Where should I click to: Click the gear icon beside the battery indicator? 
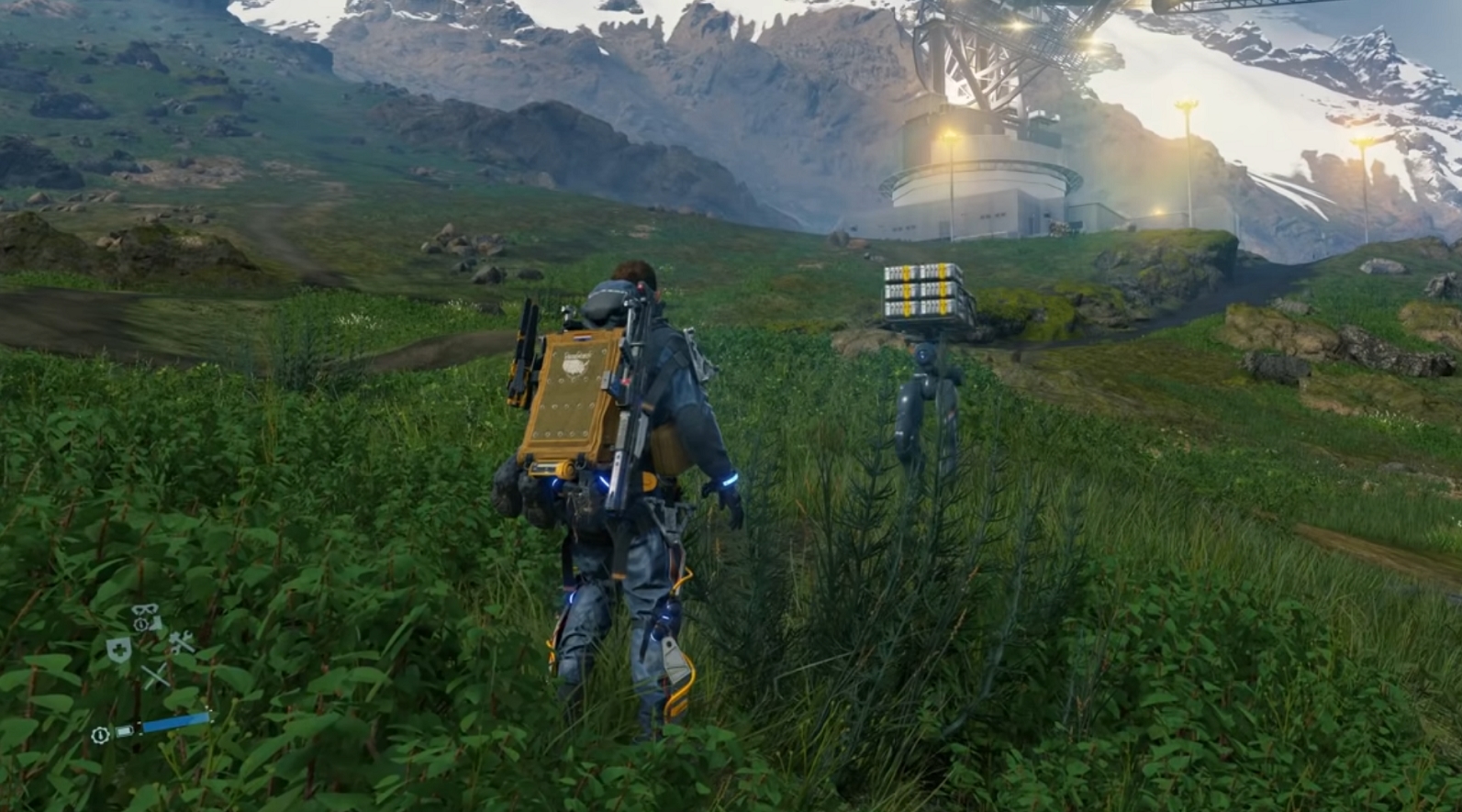click(x=100, y=734)
